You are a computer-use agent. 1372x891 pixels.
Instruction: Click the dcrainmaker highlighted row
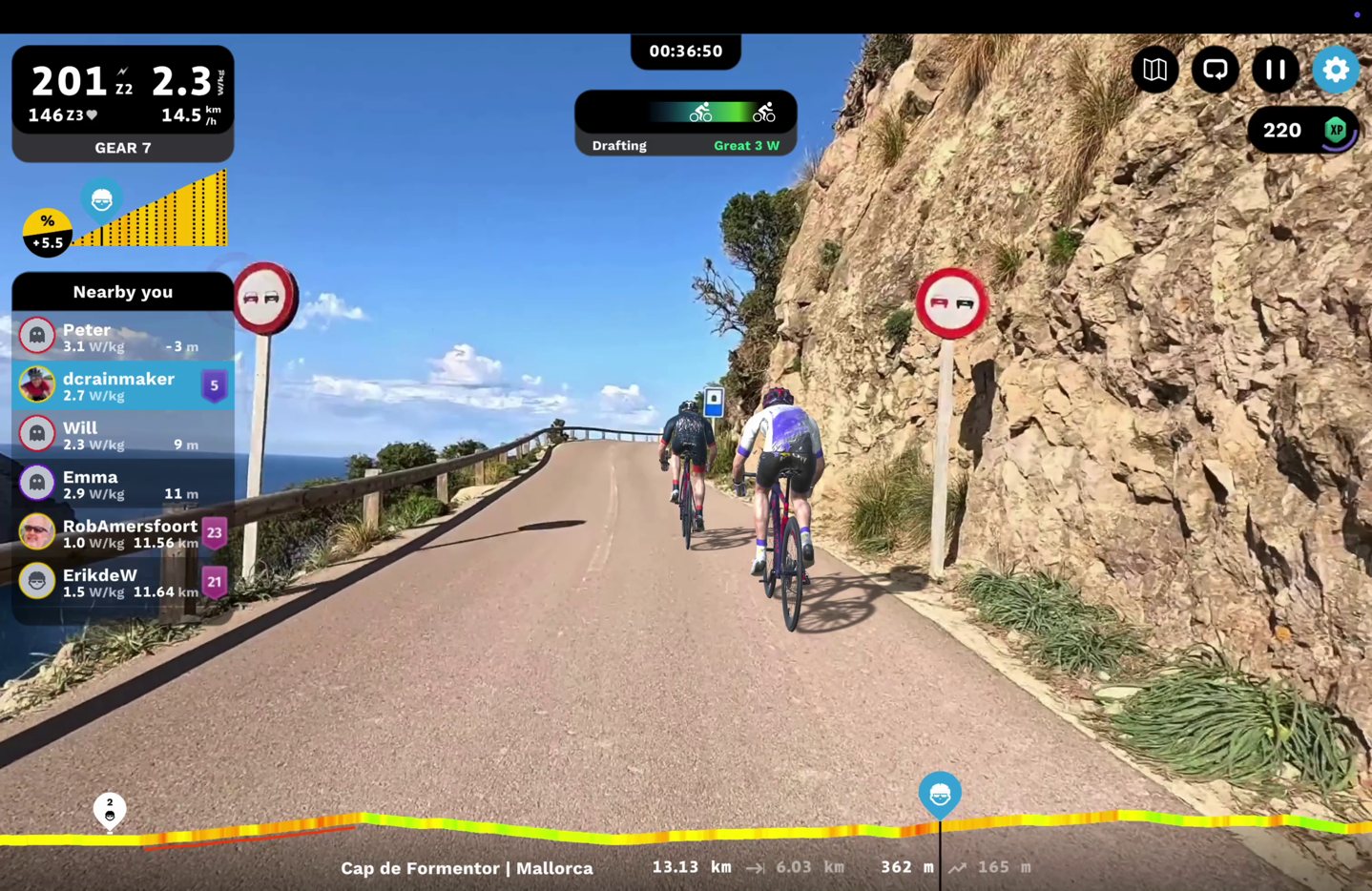point(122,385)
